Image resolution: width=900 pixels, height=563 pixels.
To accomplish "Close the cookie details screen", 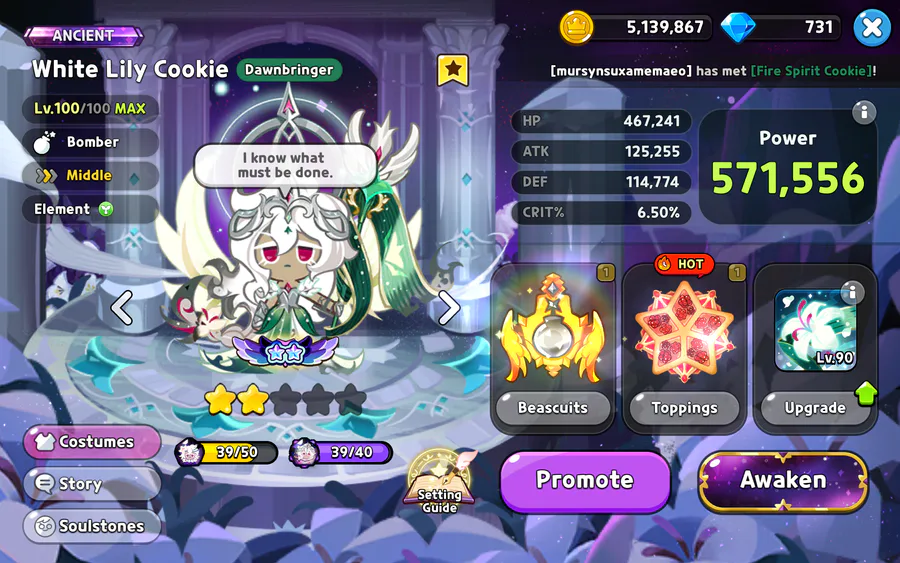I will (x=871, y=28).
